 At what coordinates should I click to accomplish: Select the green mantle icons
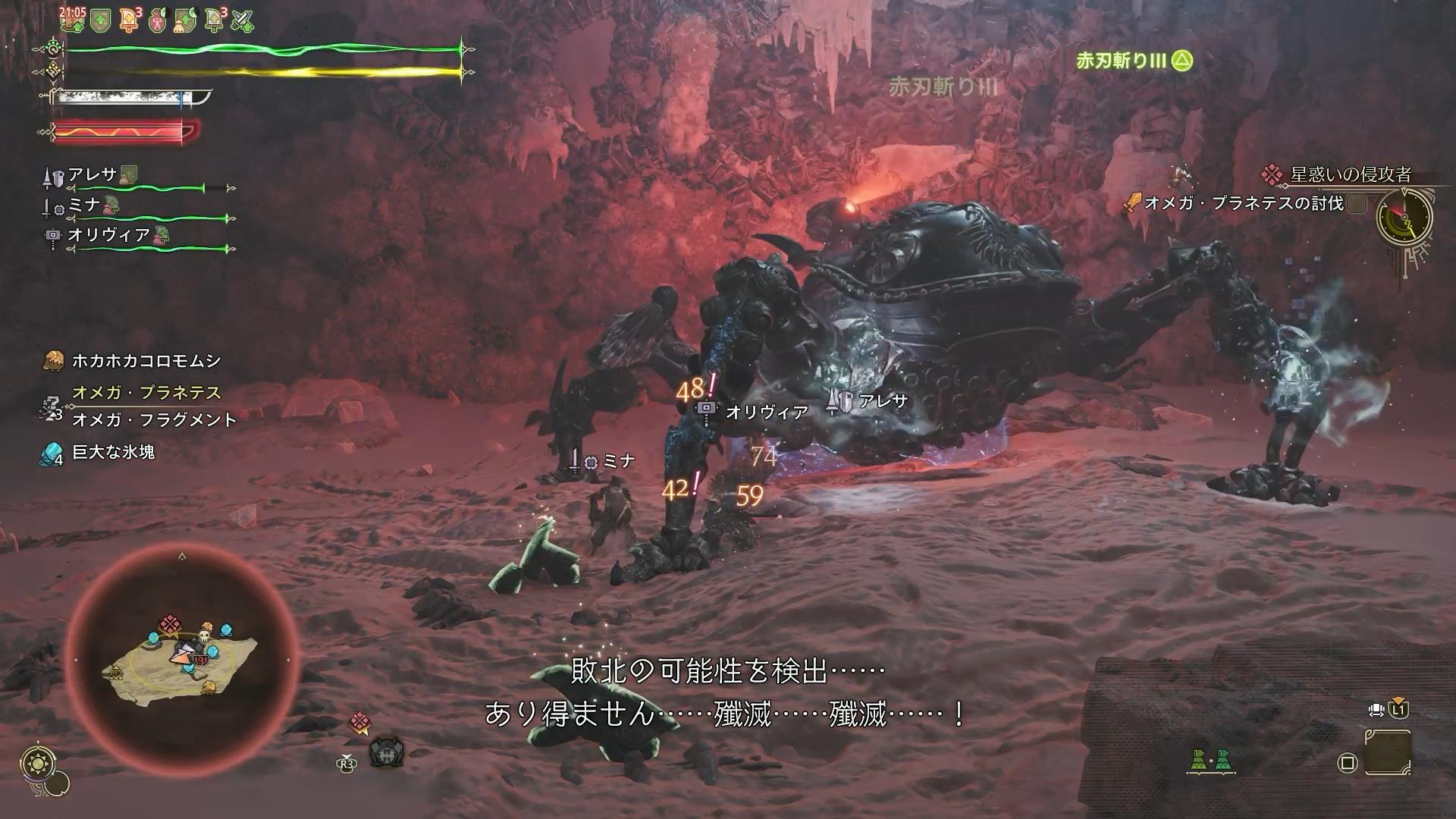pyautogui.click(x=1210, y=761)
